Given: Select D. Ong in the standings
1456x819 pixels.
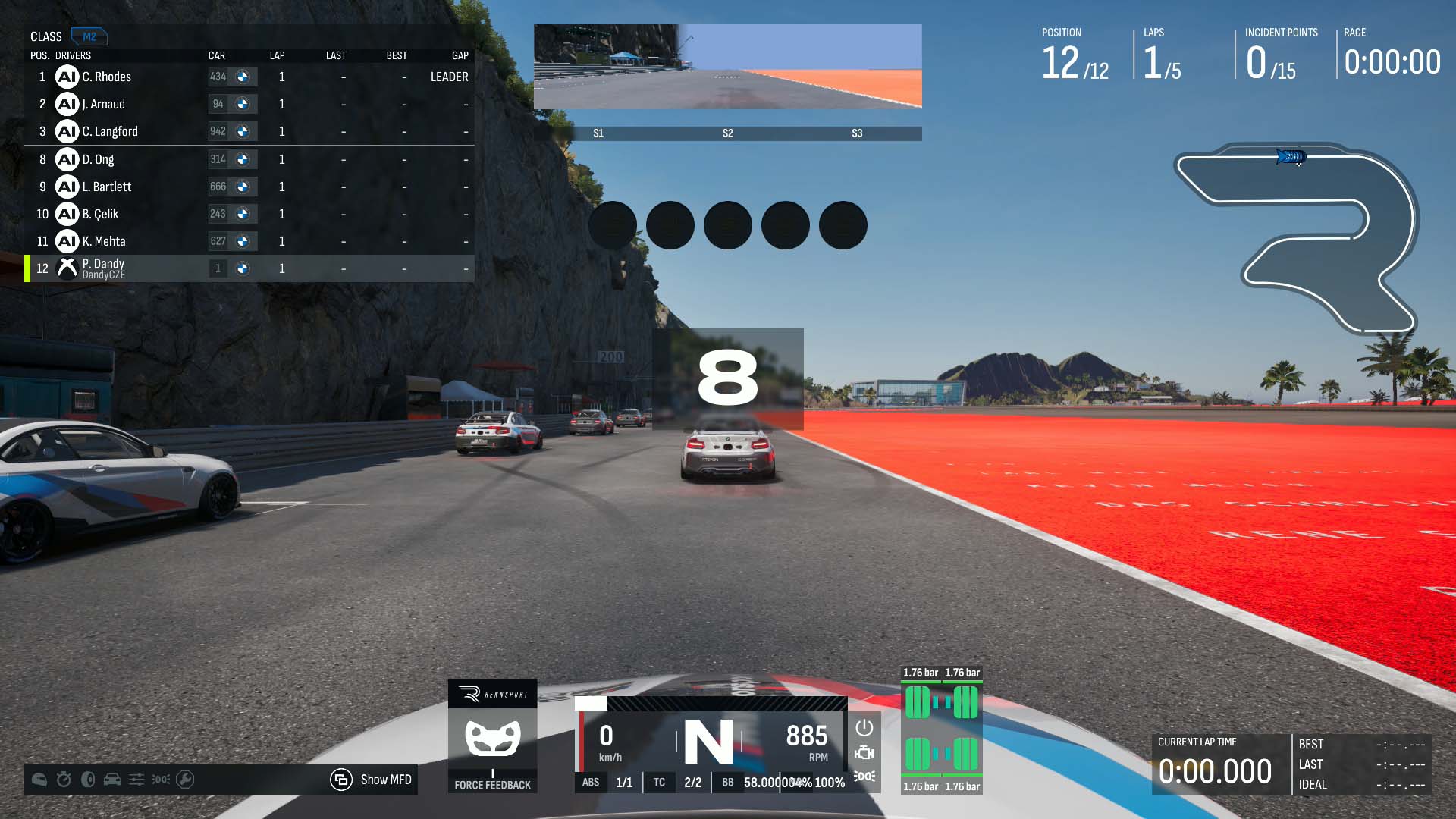Looking at the screenshot, I should (250, 159).
